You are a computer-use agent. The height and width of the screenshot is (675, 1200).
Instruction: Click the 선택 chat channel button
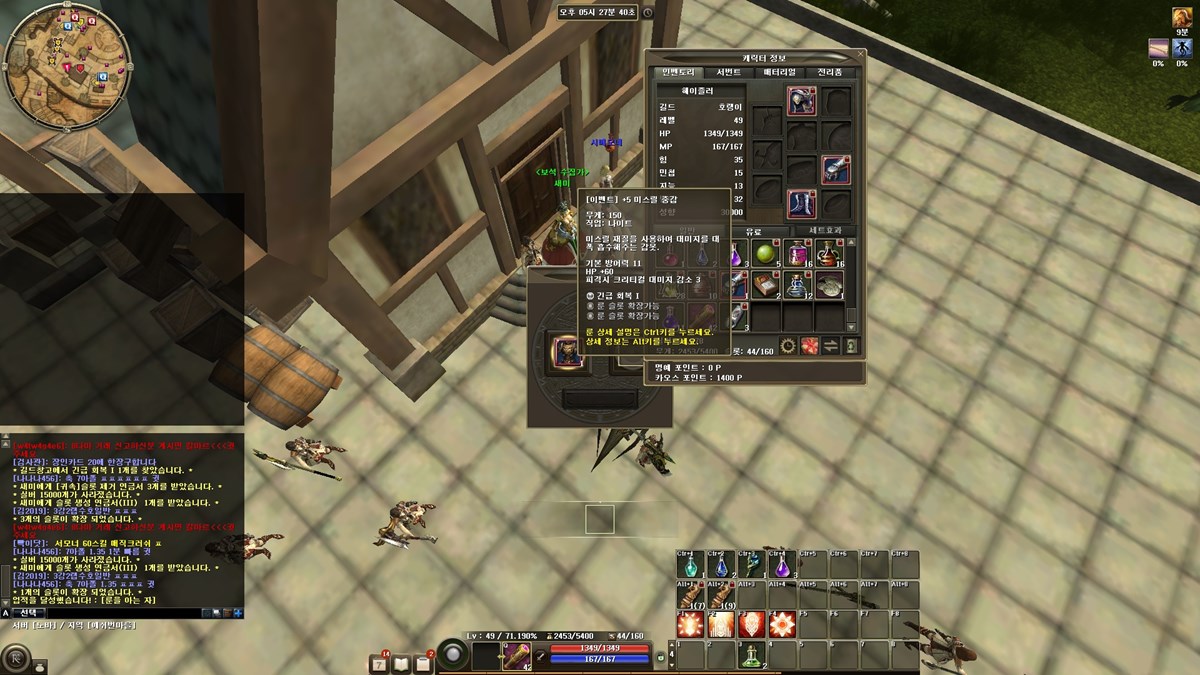[x=28, y=612]
